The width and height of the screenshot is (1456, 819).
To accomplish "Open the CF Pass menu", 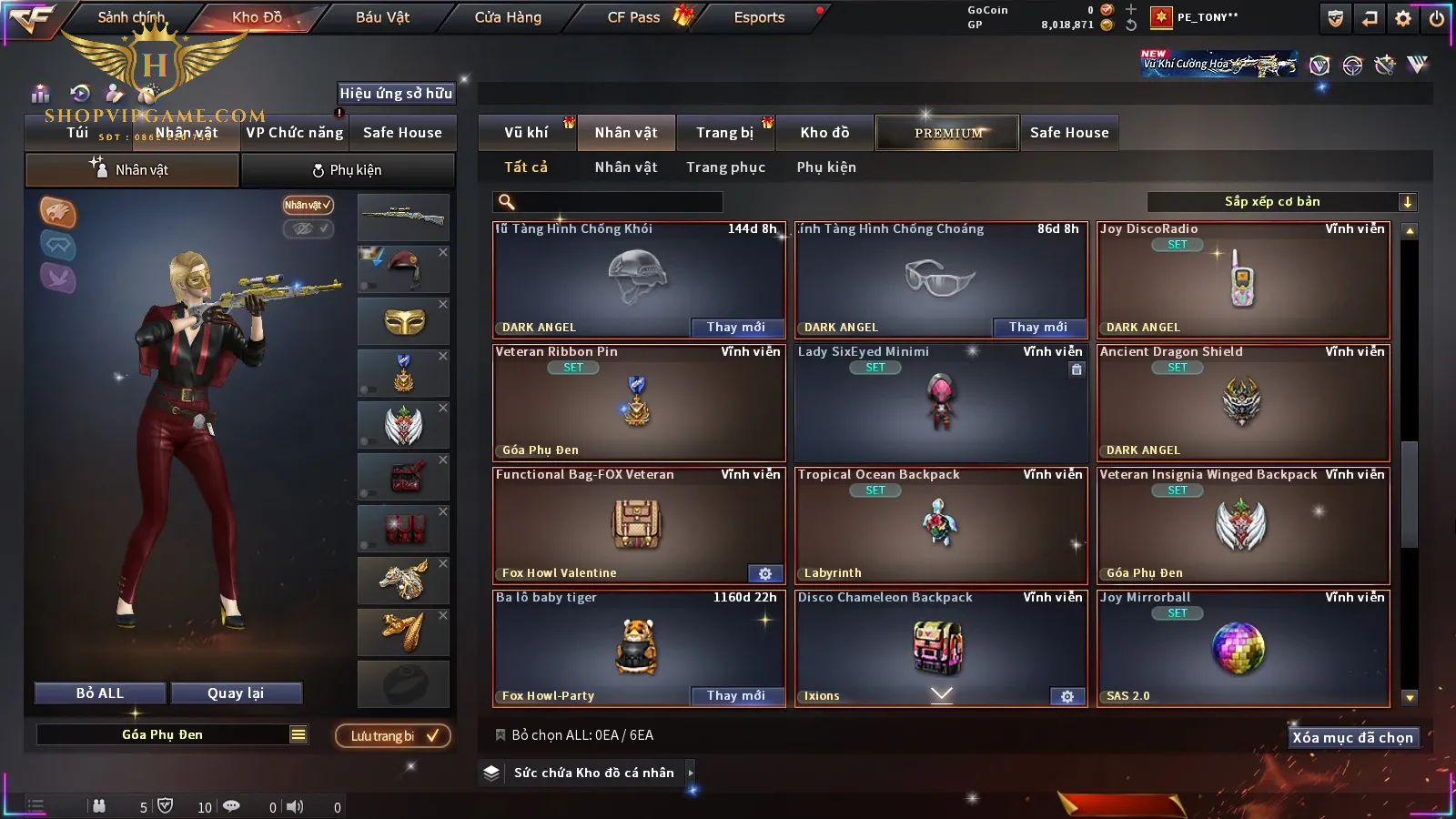I will pyautogui.click(x=634, y=17).
